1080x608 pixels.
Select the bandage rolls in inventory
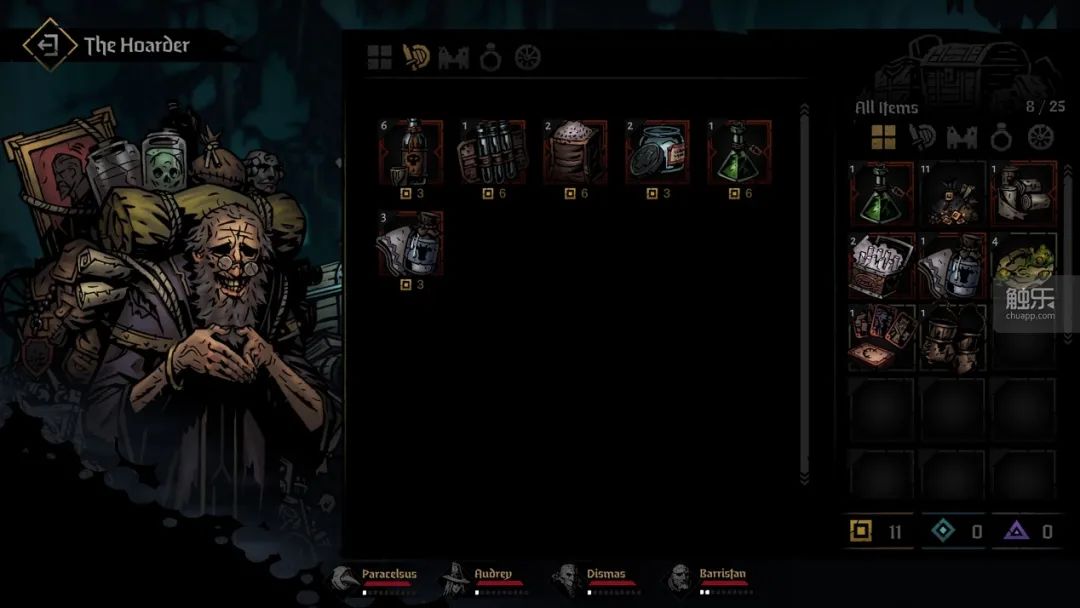pos(1024,194)
